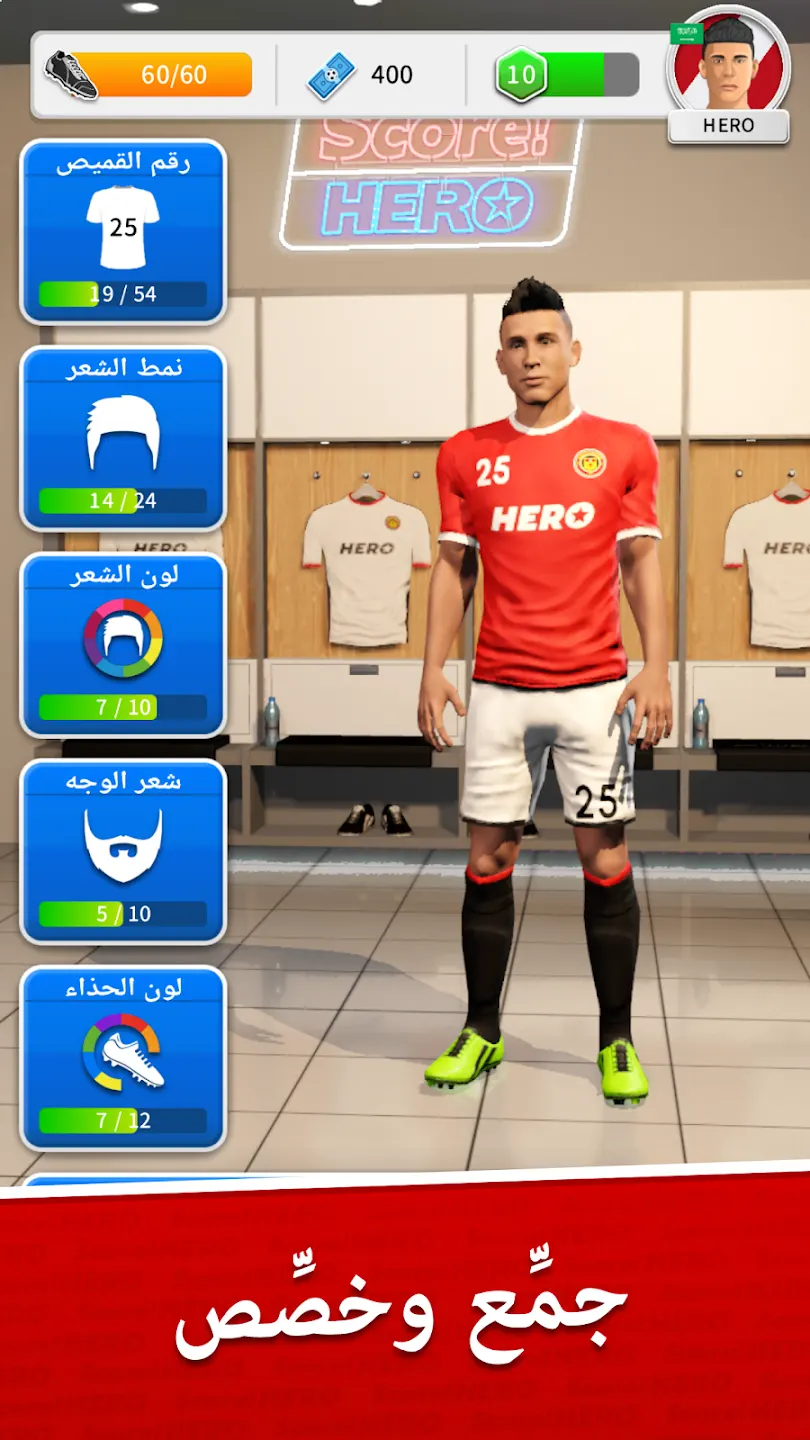Click the green level 10 badge
Image resolution: width=810 pixels, height=1440 pixels.
pyautogui.click(x=521, y=75)
